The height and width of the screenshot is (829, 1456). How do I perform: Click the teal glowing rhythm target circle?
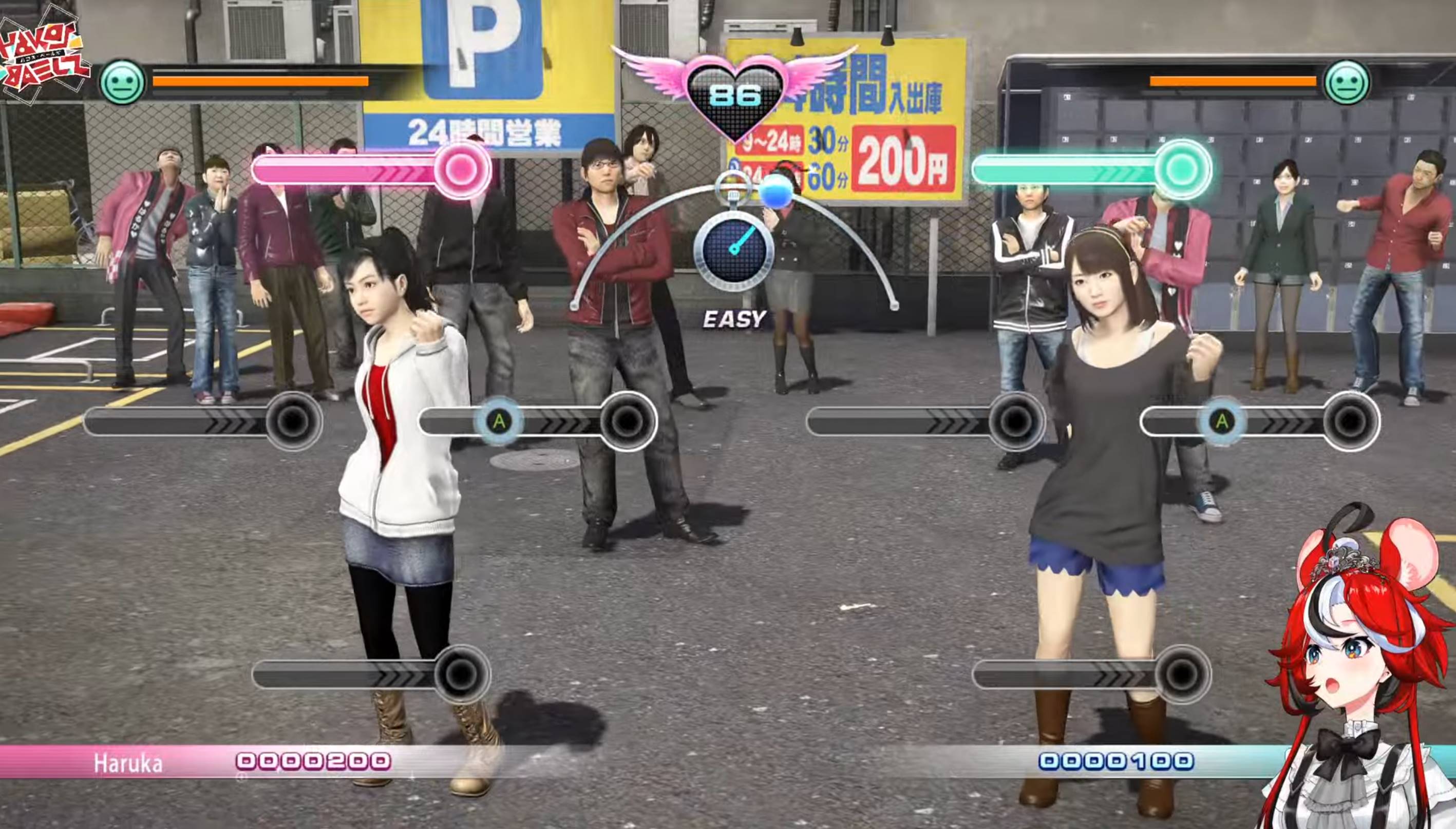tap(1182, 168)
